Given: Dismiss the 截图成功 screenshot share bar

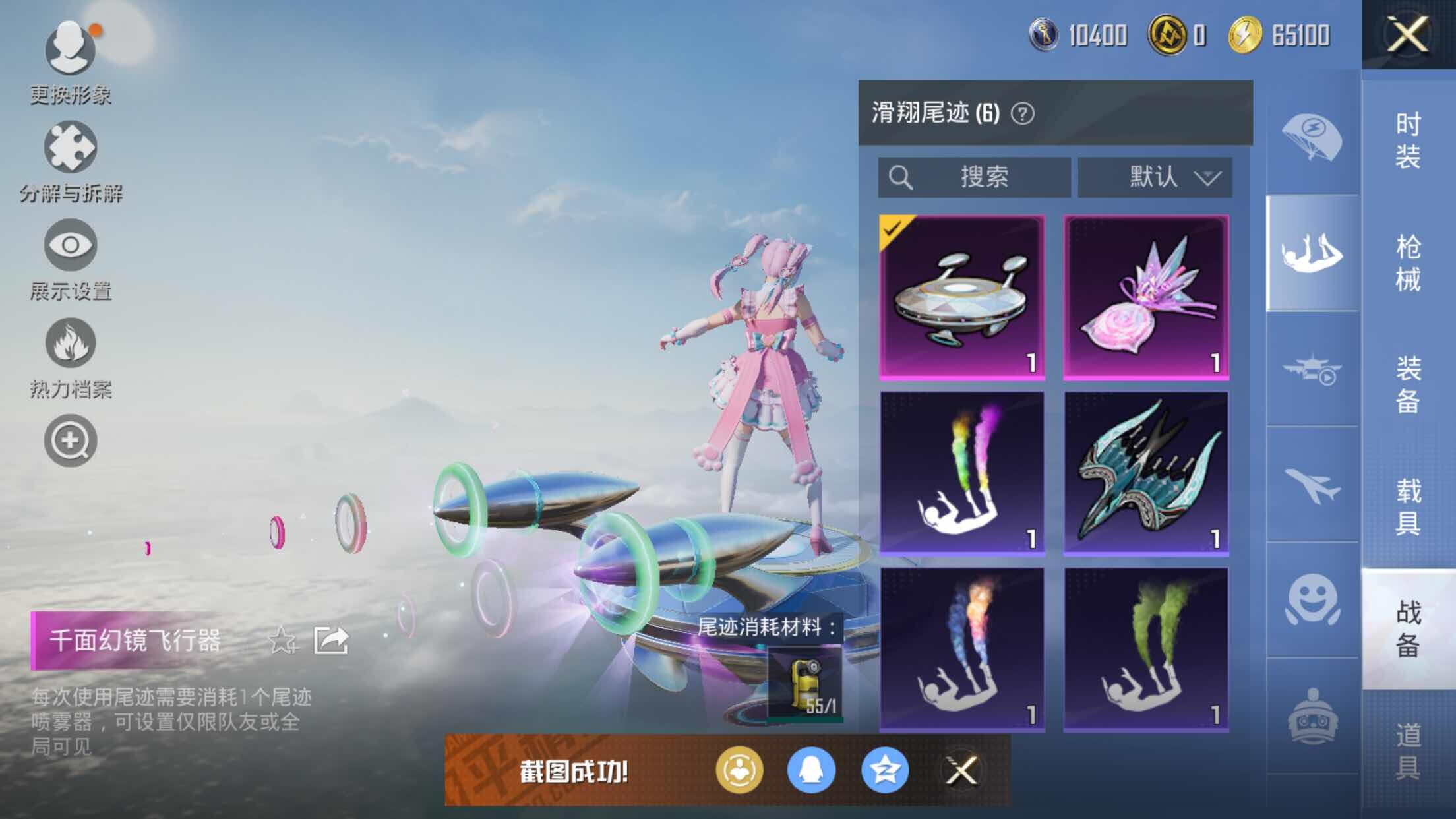Looking at the screenshot, I should tap(961, 770).
